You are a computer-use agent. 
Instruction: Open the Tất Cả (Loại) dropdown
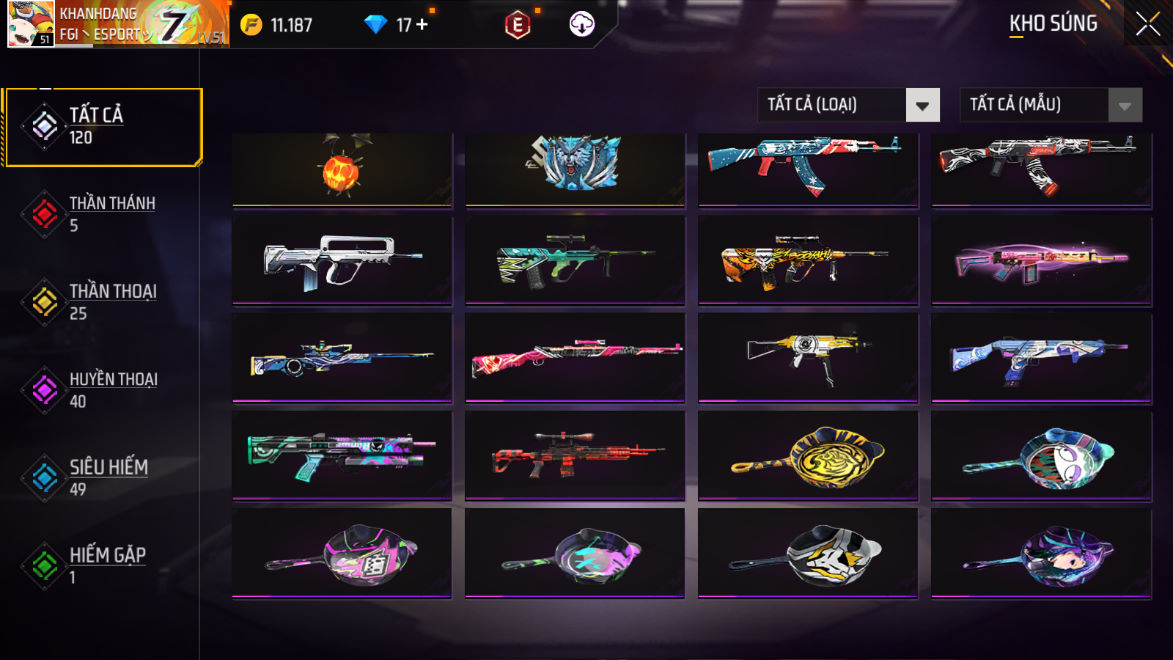(848, 104)
